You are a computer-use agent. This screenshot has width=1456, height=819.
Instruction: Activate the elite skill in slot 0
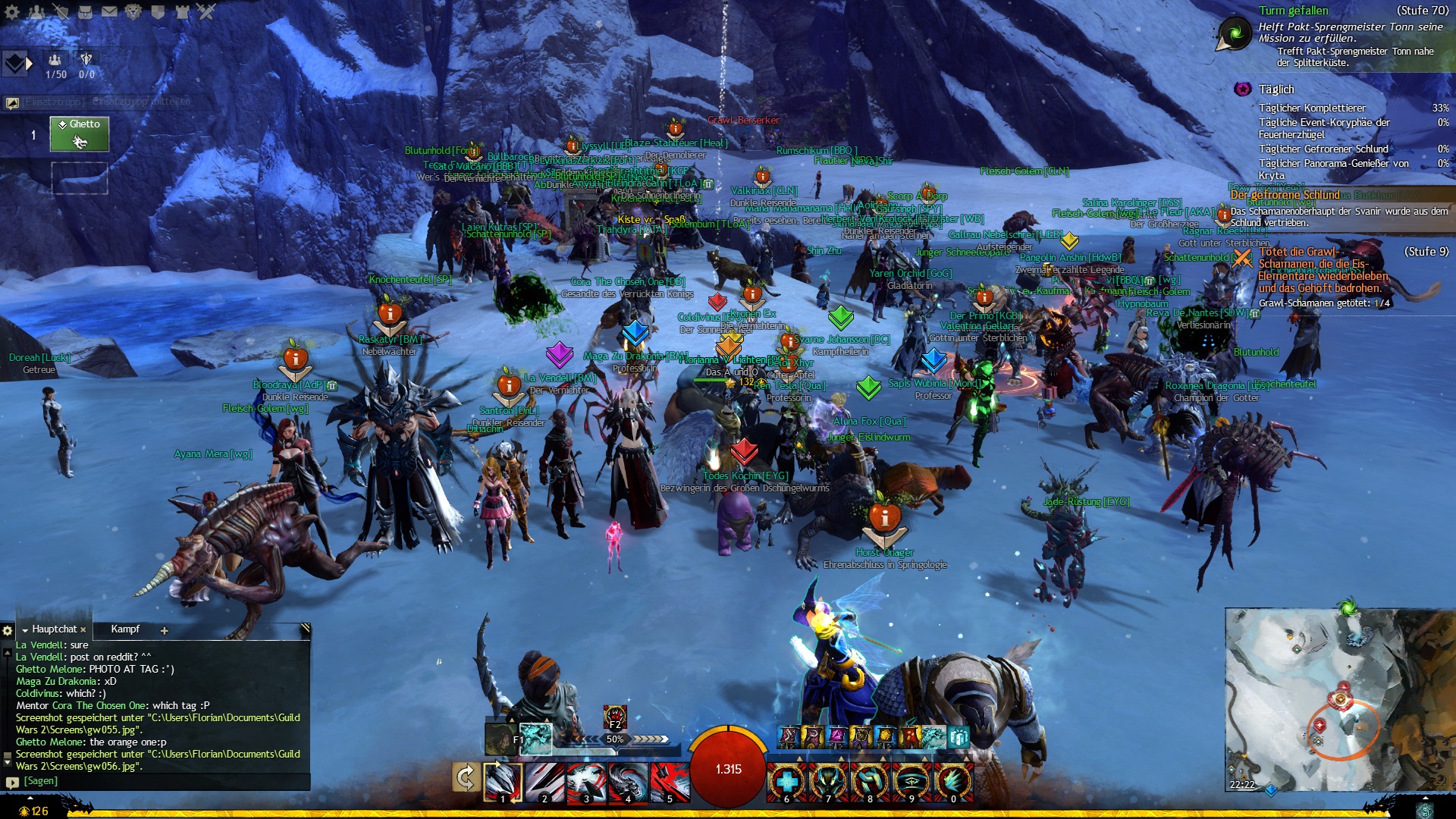pyautogui.click(x=953, y=781)
